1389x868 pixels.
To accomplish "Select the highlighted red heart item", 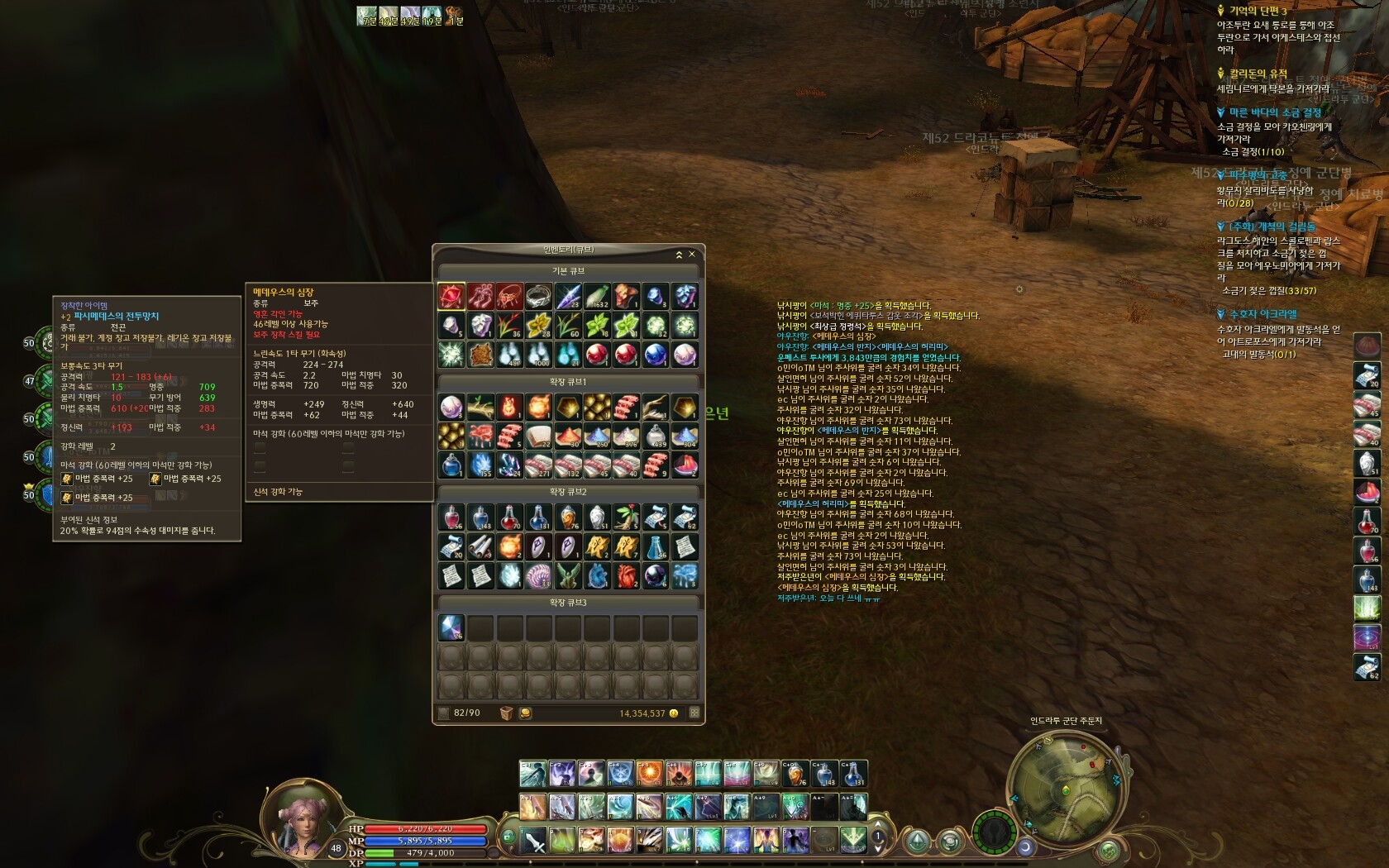I will point(451,296).
